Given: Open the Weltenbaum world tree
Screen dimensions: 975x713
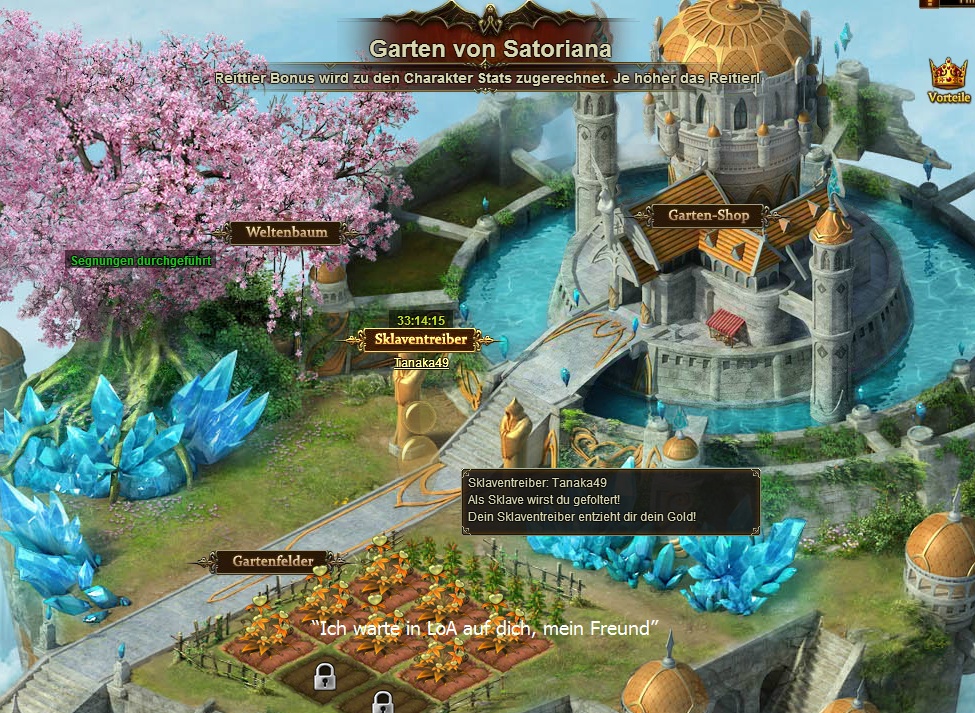Looking at the screenshot, I should pyautogui.click(x=286, y=233).
